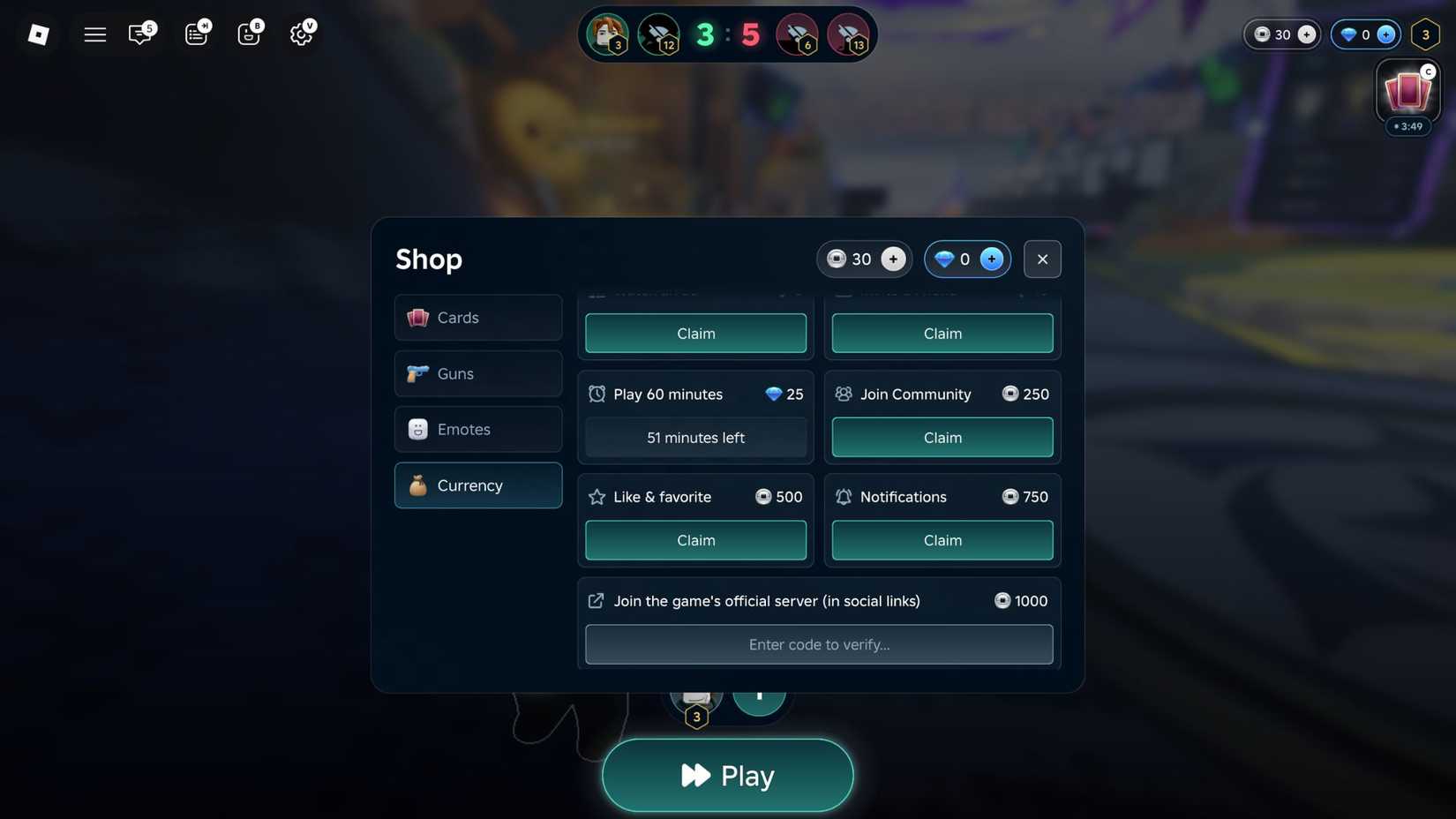Switch to the Cards shop tab
This screenshot has height=819, width=1456.
[477, 317]
